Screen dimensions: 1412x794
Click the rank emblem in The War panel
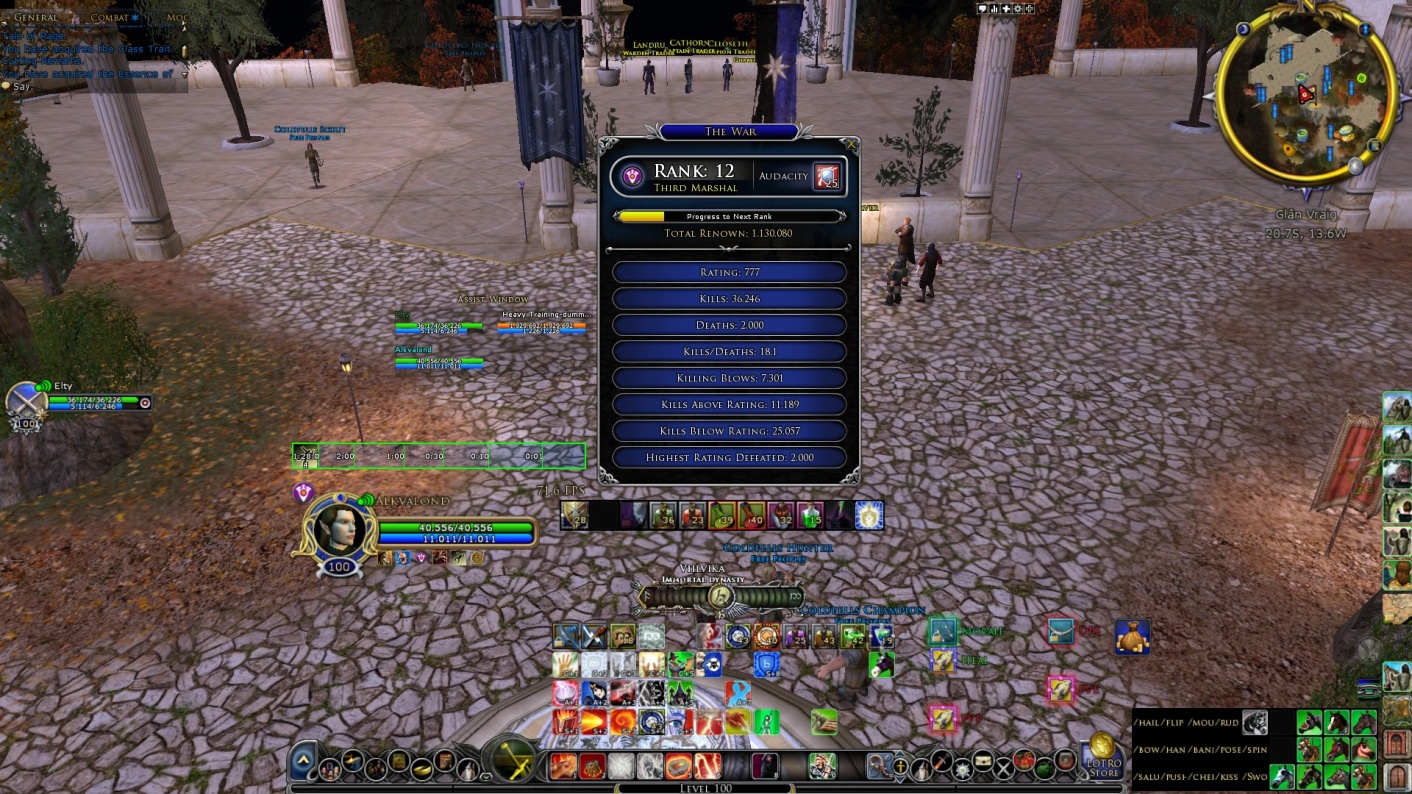pyautogui.click(x=632, y=177)
